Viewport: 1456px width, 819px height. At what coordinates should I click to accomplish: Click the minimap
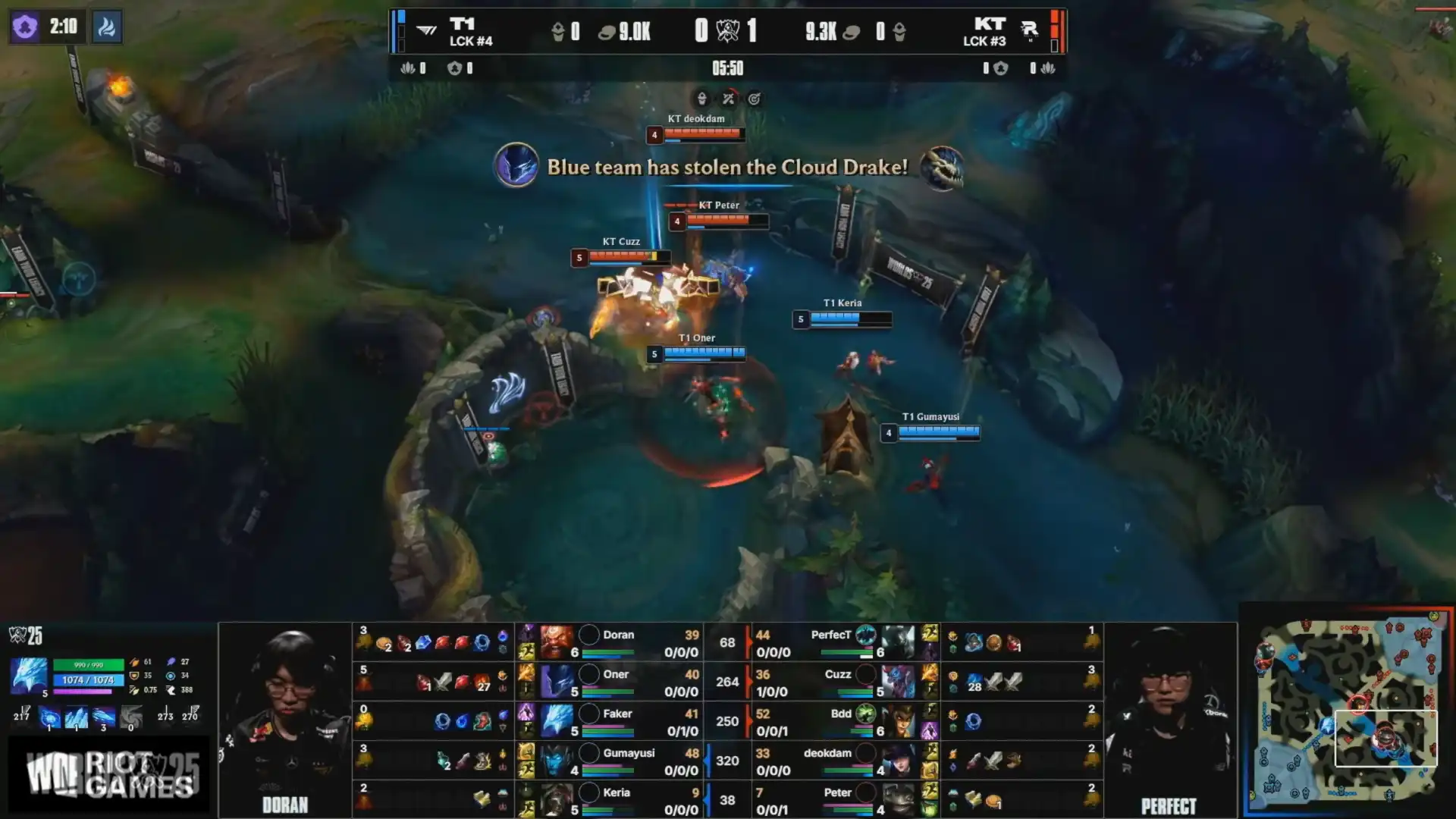pyautogui.click(x=1348, y=711)
